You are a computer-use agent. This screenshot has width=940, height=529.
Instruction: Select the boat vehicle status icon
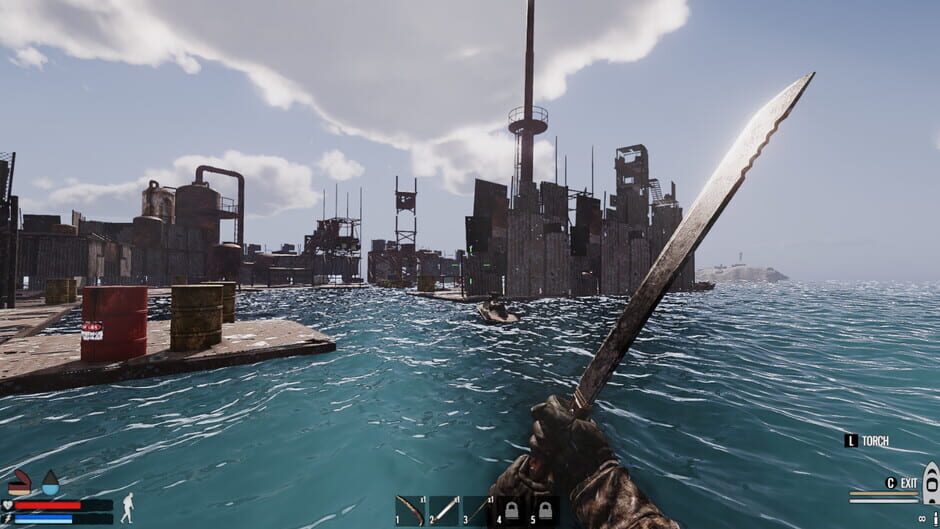930,483
